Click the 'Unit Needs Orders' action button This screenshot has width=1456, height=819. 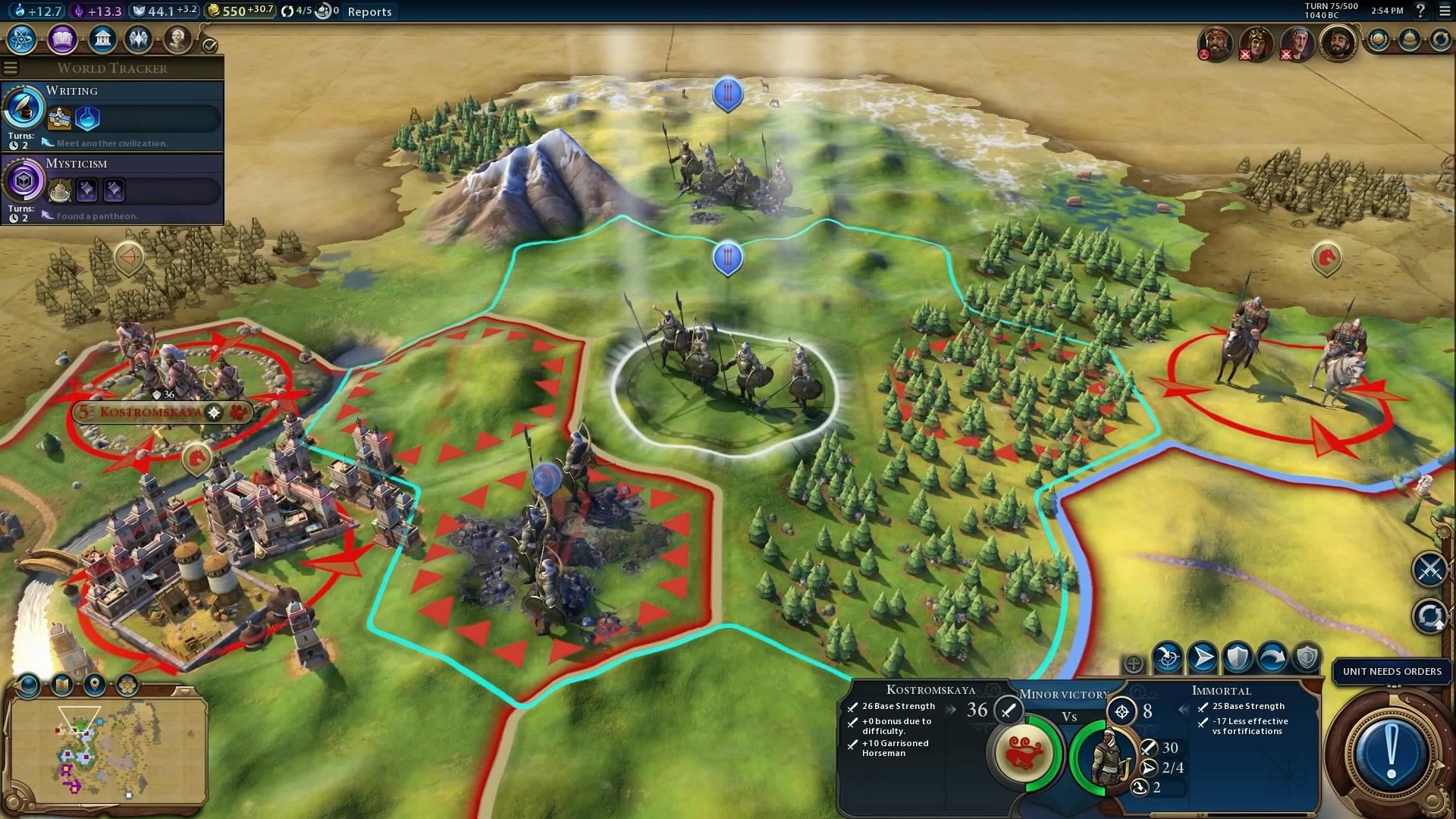(1391, 752)
